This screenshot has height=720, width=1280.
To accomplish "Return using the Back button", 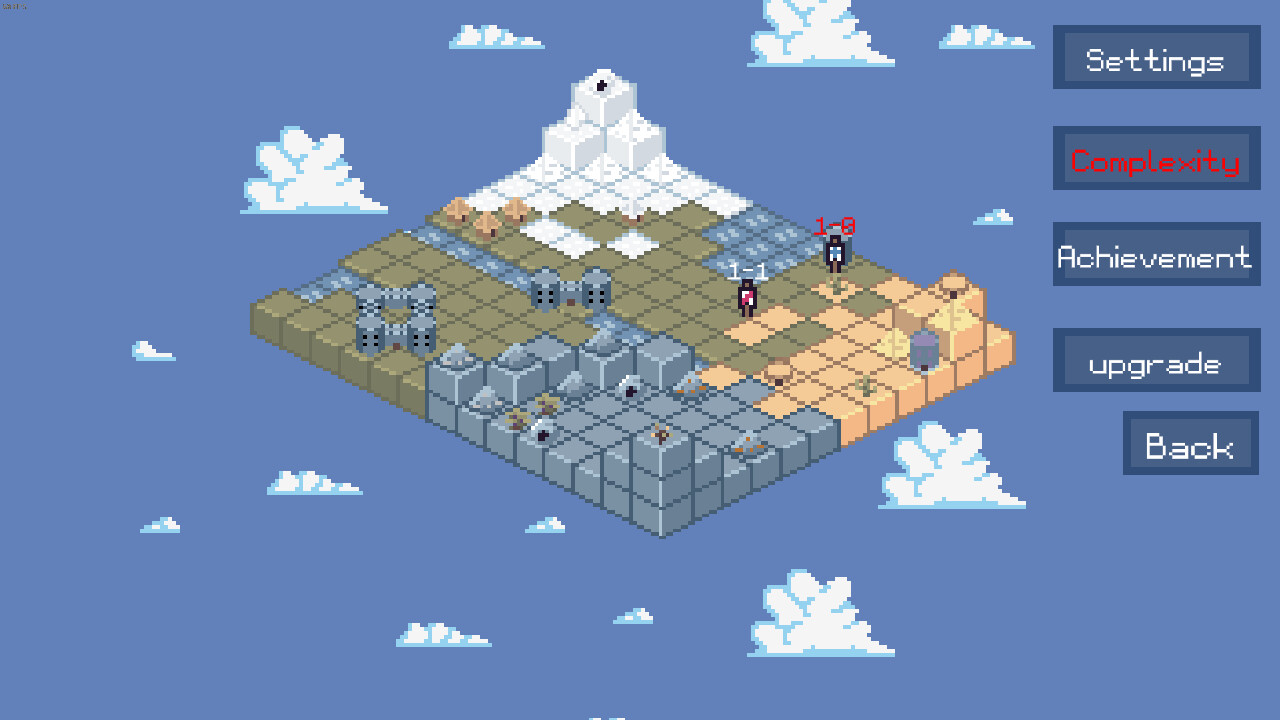I will 1190,444.
